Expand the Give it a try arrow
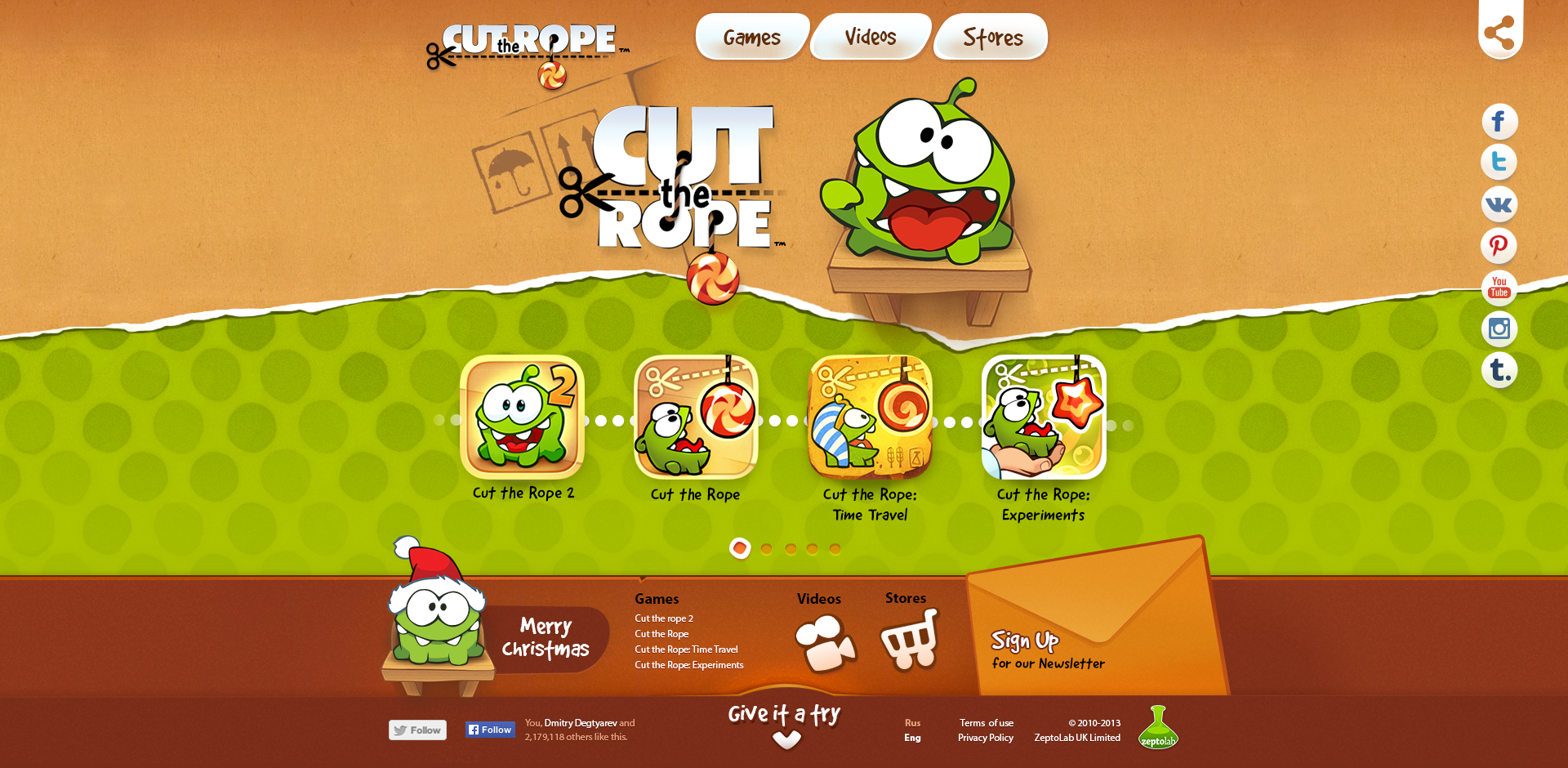This screenshot has width=1568, height=768. [x=786, y=739]
